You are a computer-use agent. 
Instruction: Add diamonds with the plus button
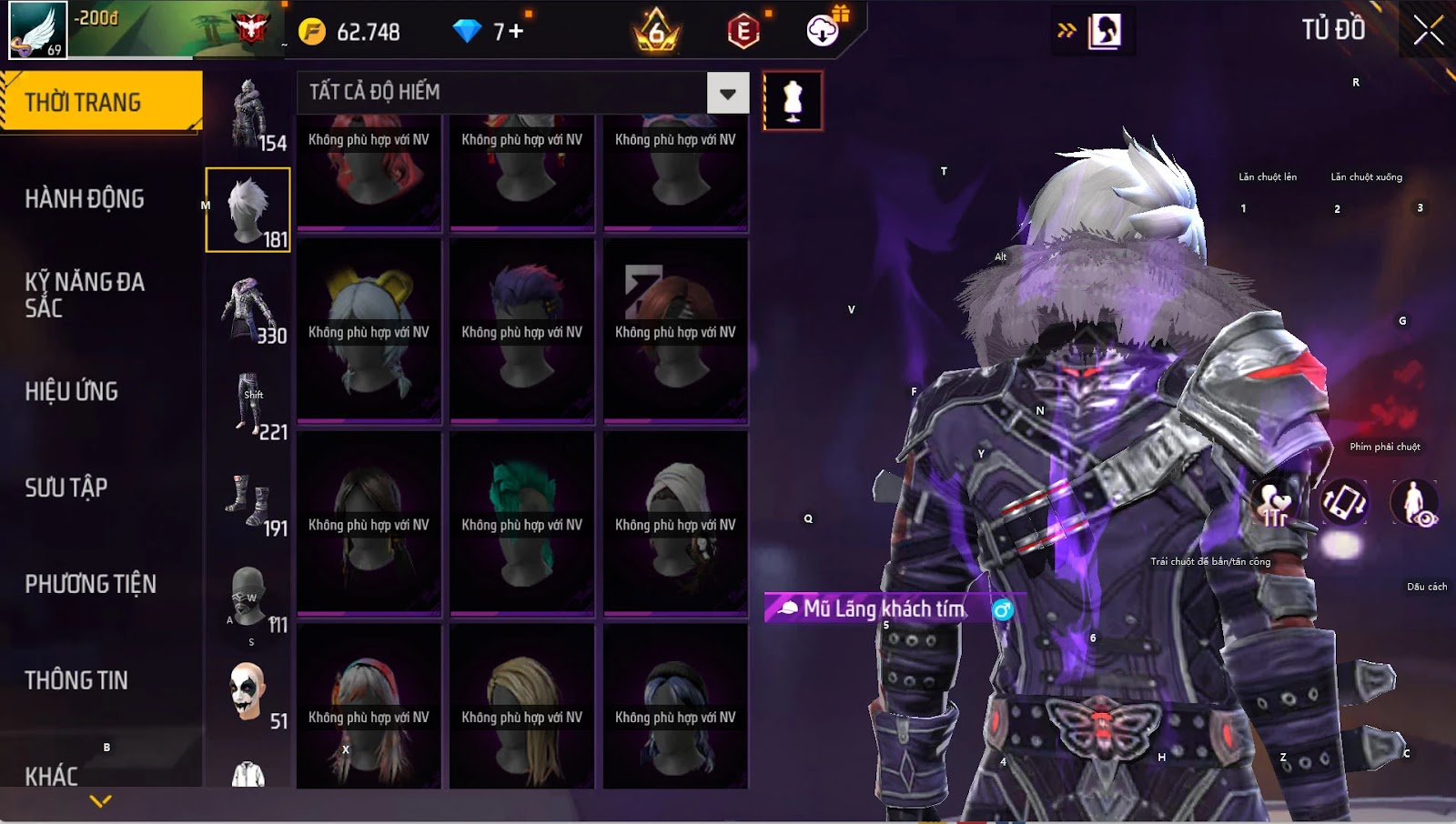coord(515,32)
